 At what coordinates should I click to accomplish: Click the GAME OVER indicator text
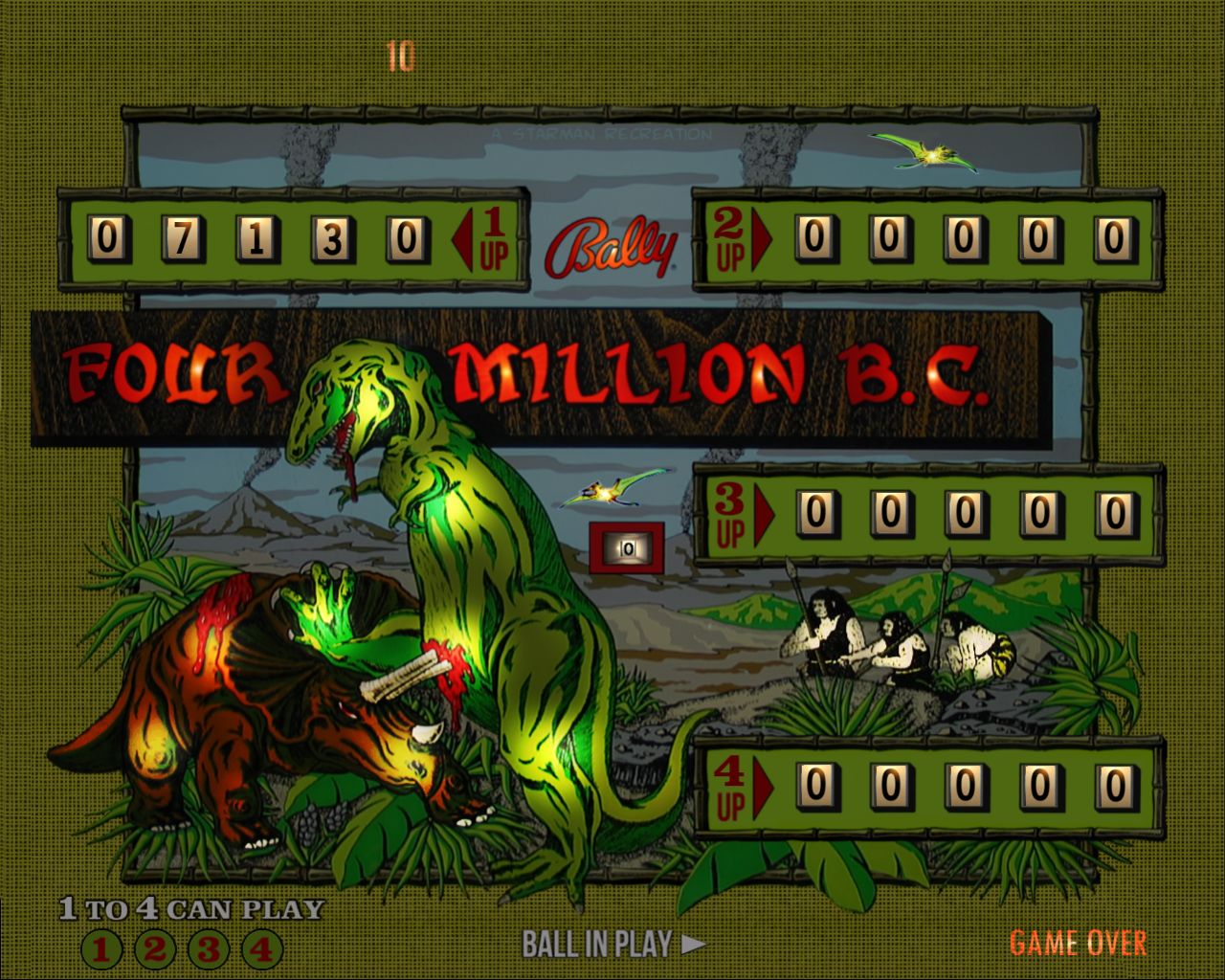[1081, 944]
